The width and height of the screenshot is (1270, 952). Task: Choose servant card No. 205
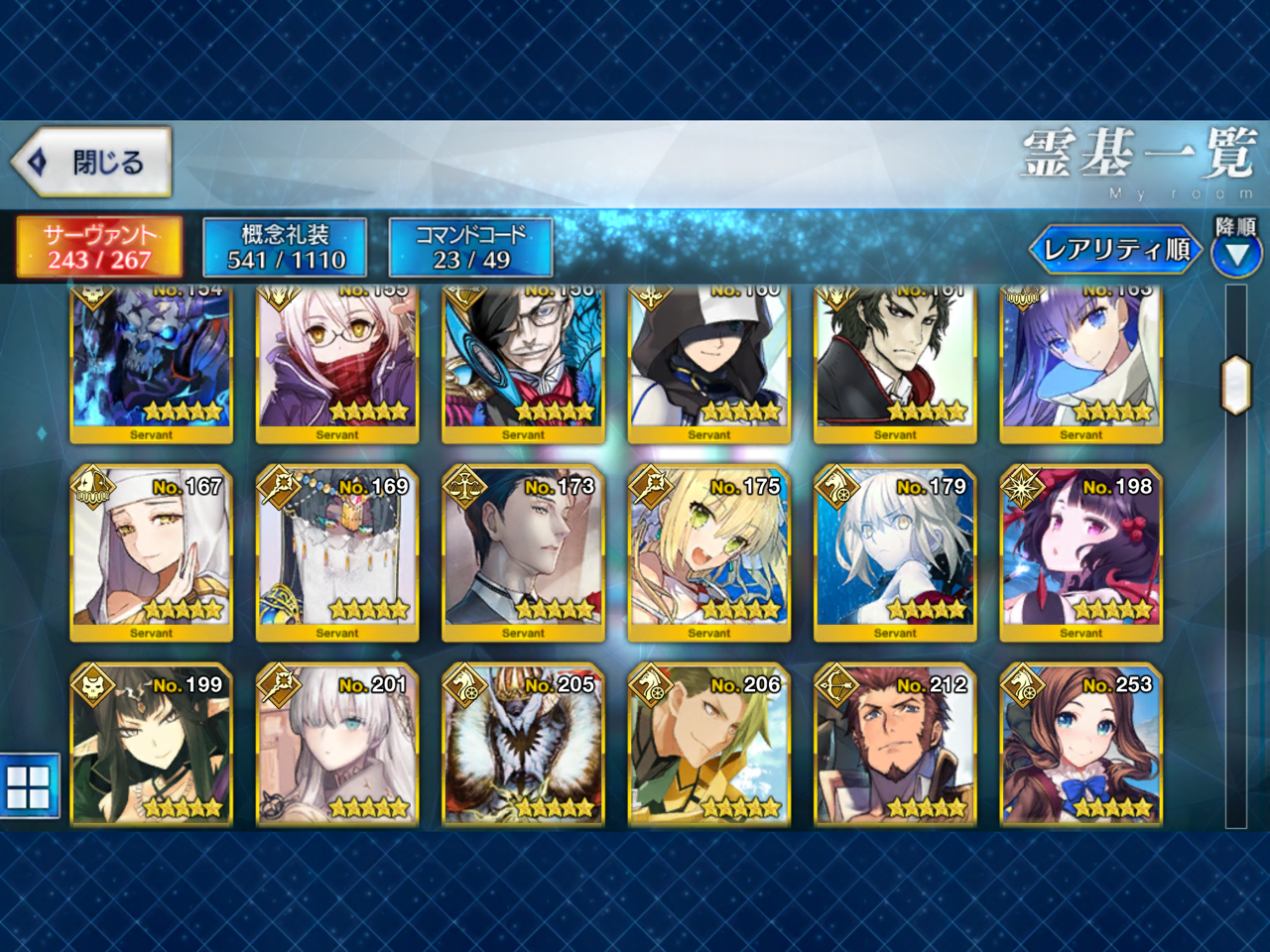click(x=523, y=744)
